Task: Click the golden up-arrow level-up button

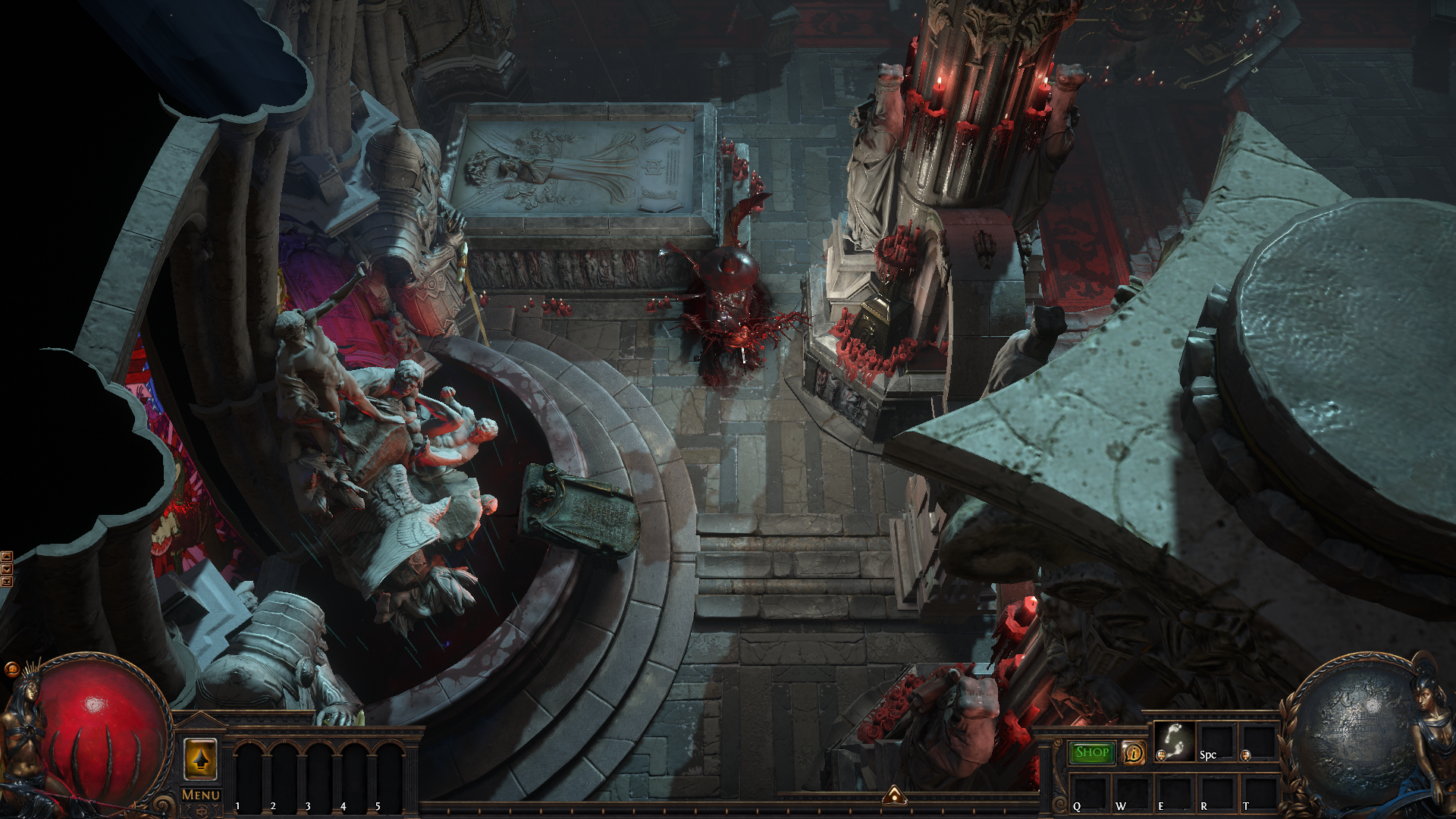Action: click(201, 758)
